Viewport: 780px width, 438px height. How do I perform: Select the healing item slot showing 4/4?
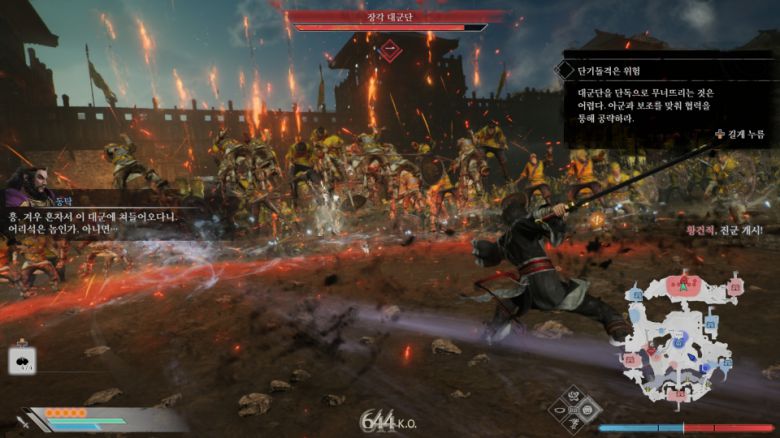(22, 360)
